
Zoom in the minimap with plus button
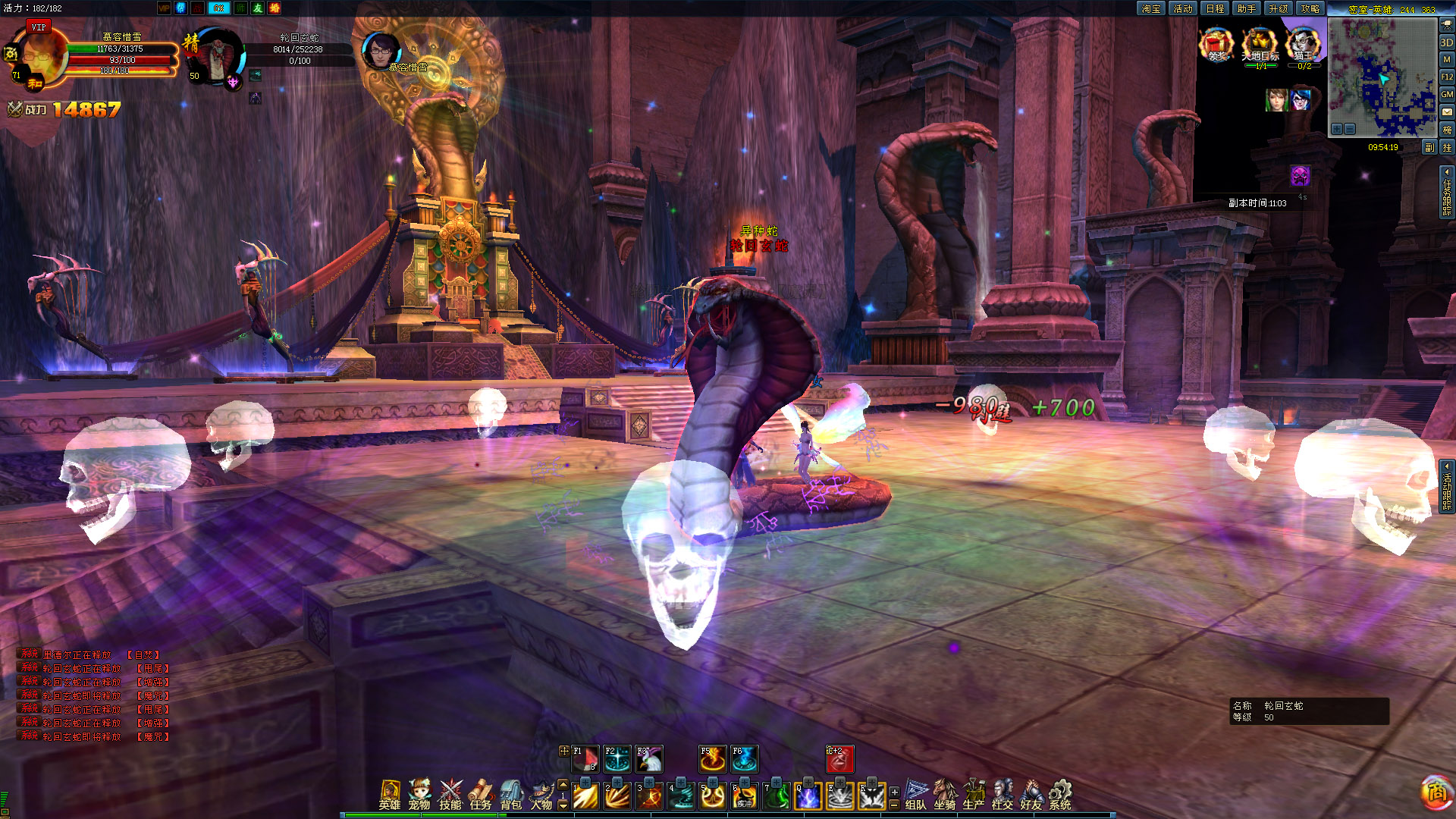1337,129
